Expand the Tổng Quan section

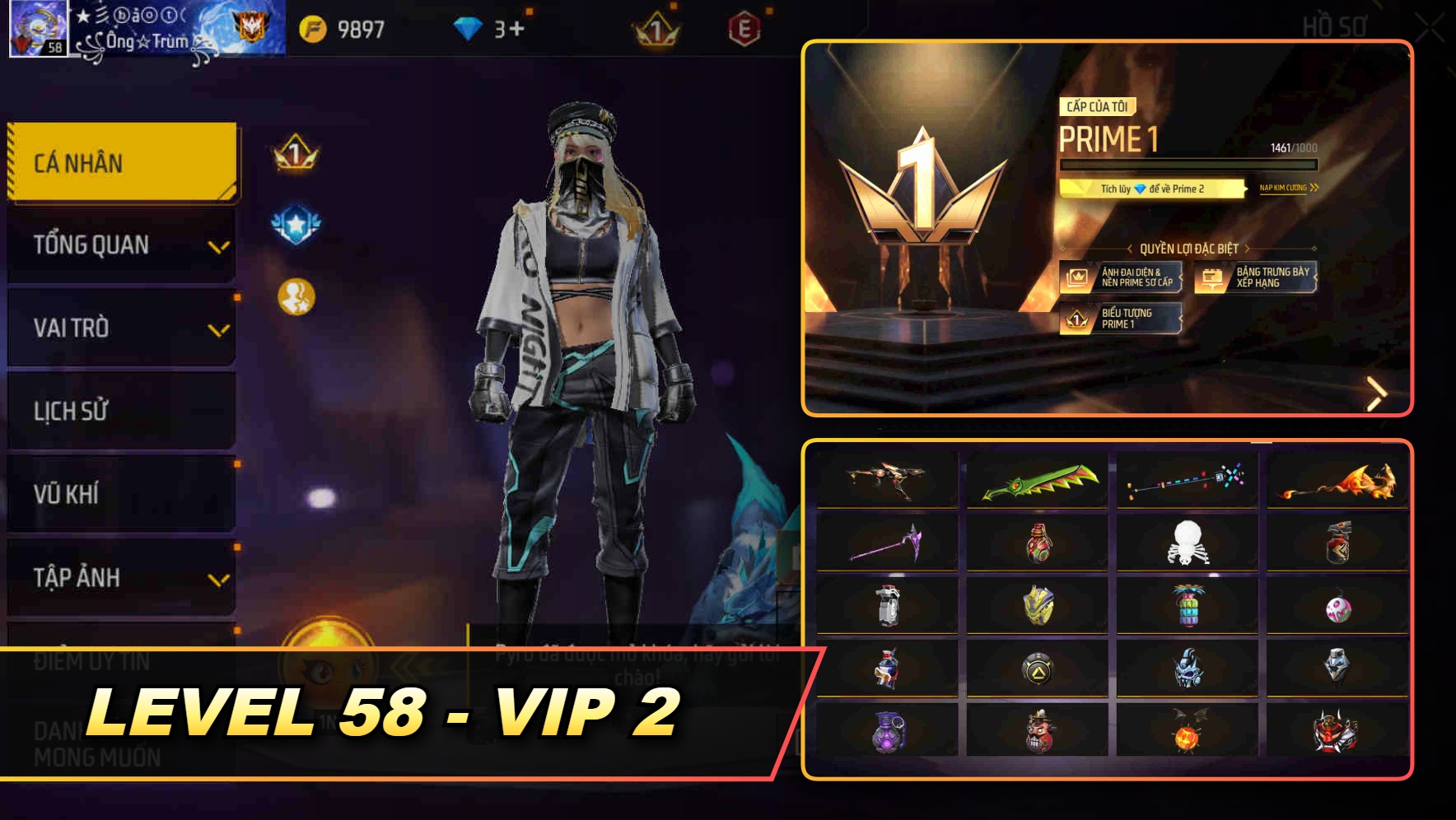120,245
